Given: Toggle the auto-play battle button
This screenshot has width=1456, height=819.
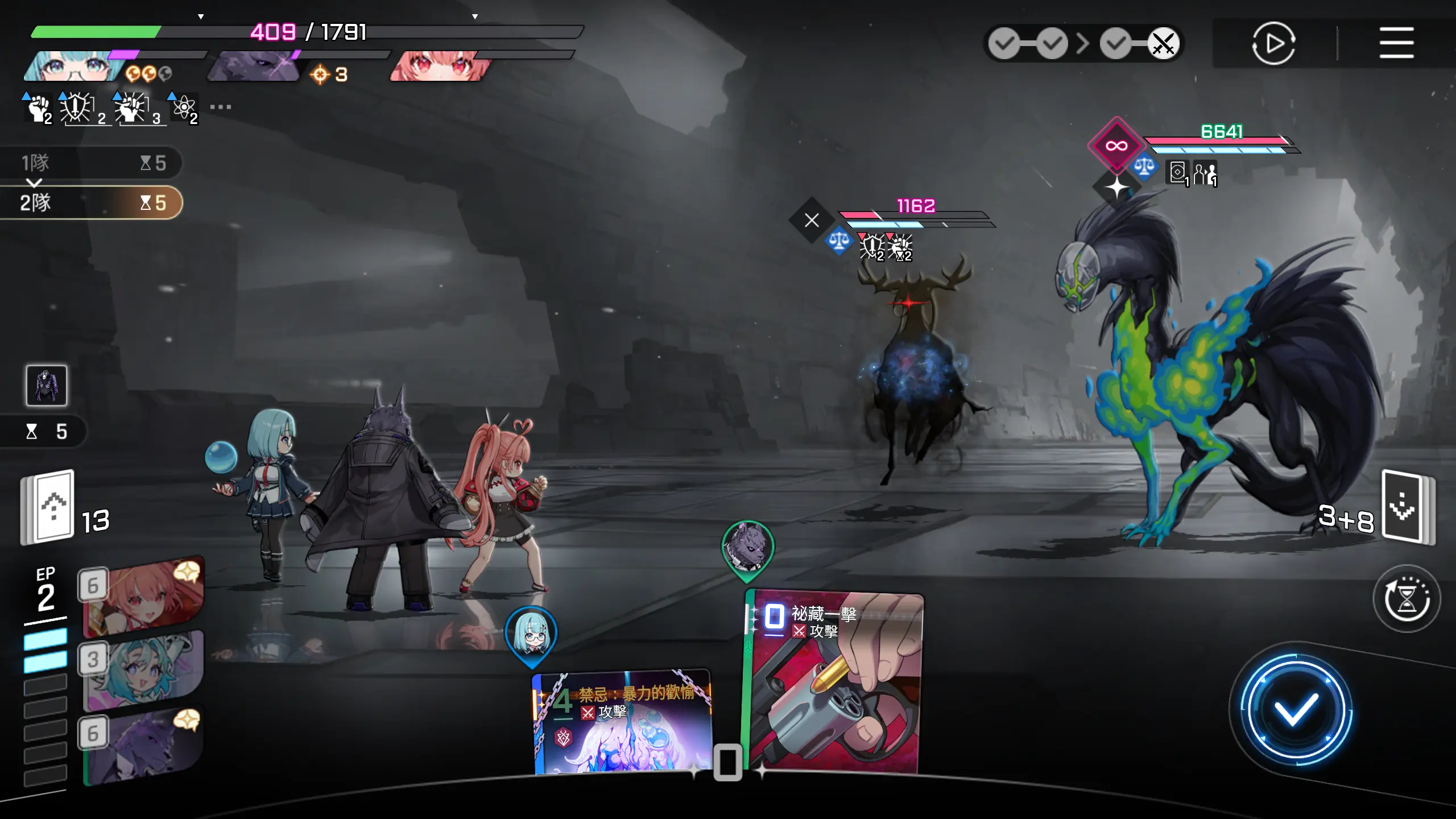Looking at the screenshot, I should click(x=1273, y=43).
